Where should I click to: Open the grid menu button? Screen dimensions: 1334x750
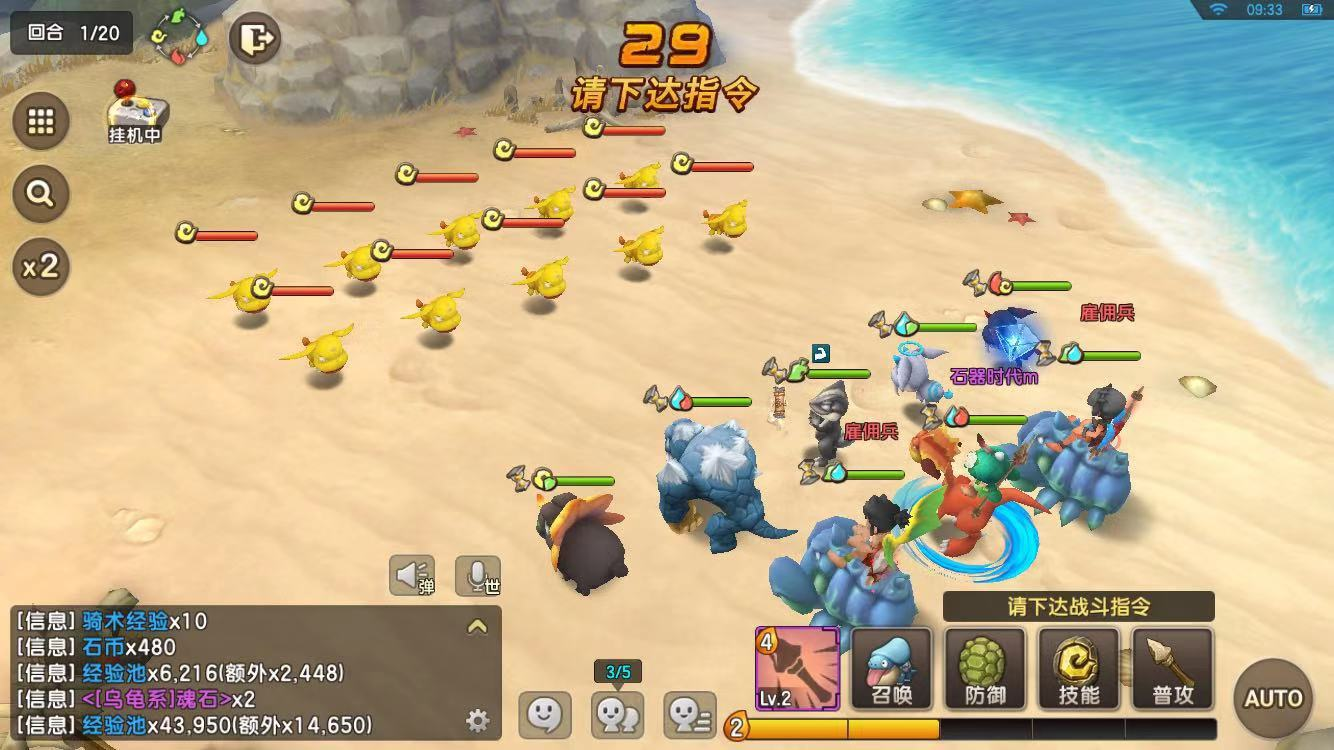pos(41,121)
